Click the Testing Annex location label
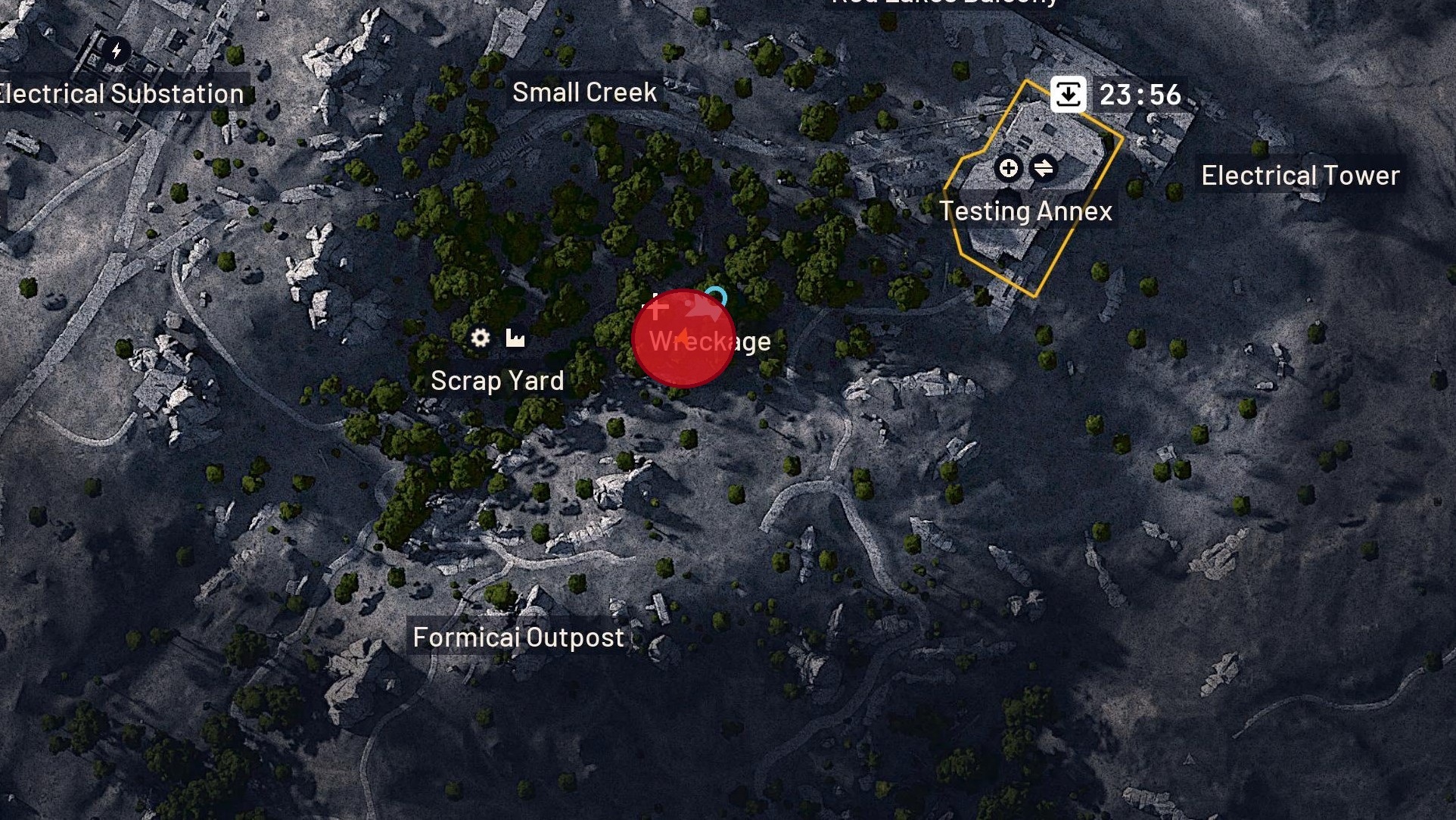 tap(1025, 211)
